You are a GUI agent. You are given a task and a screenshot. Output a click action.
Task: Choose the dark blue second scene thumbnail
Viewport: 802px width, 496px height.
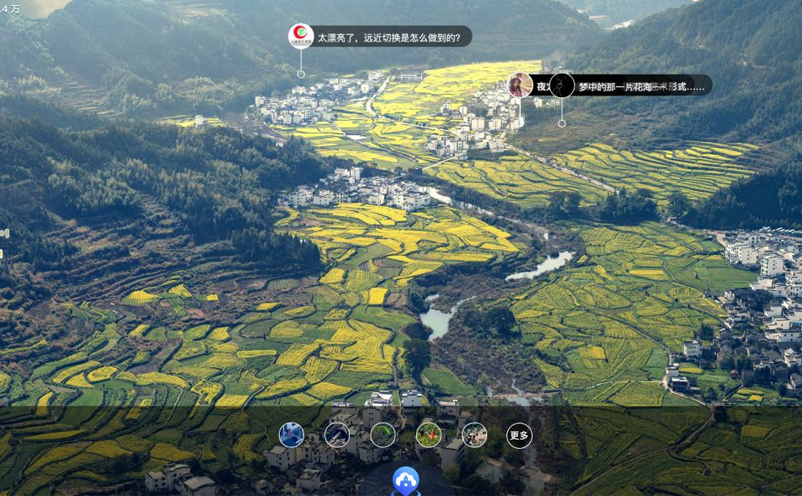337,435
